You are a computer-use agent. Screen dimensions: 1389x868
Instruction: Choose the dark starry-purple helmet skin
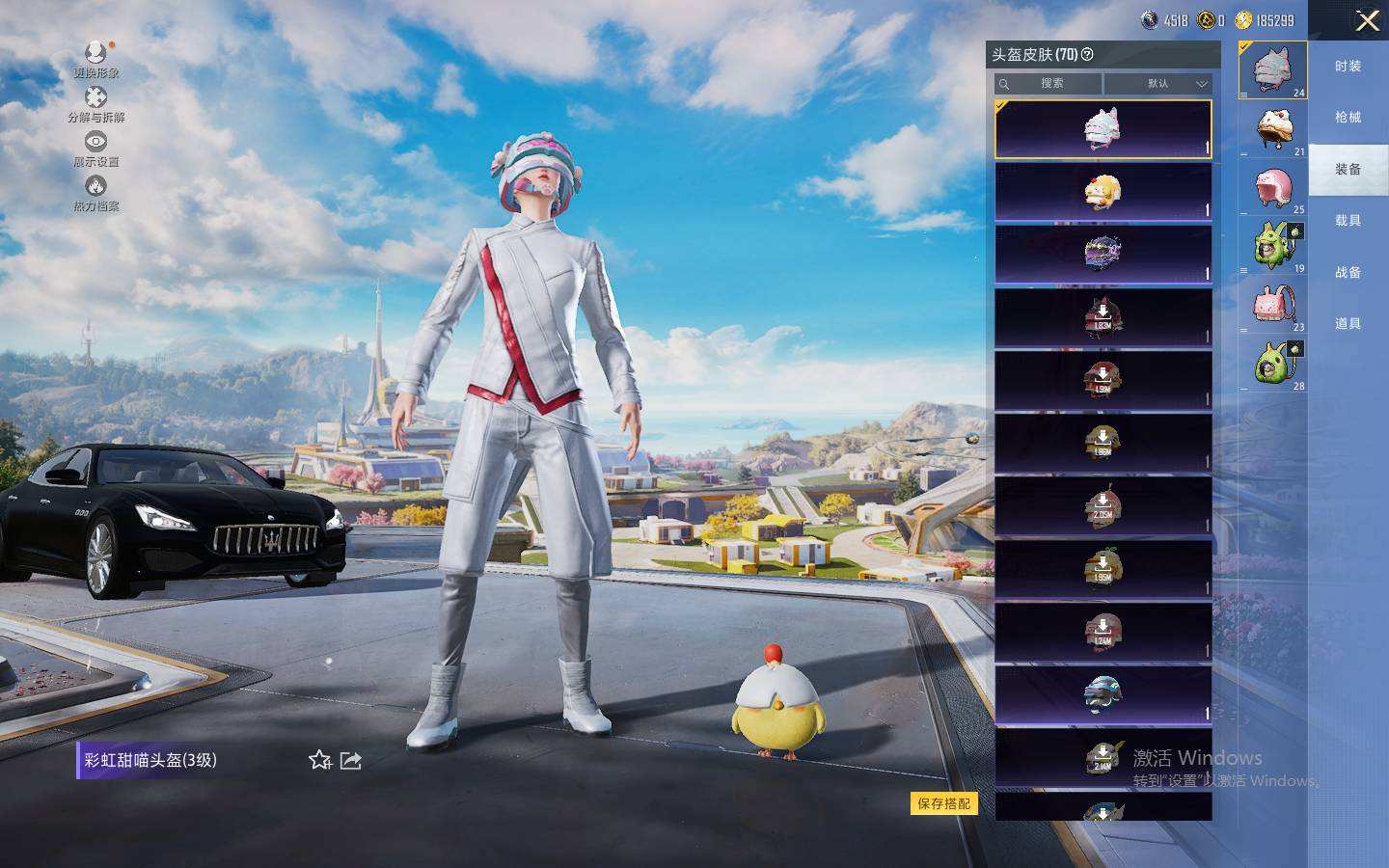pos(1103,255)
